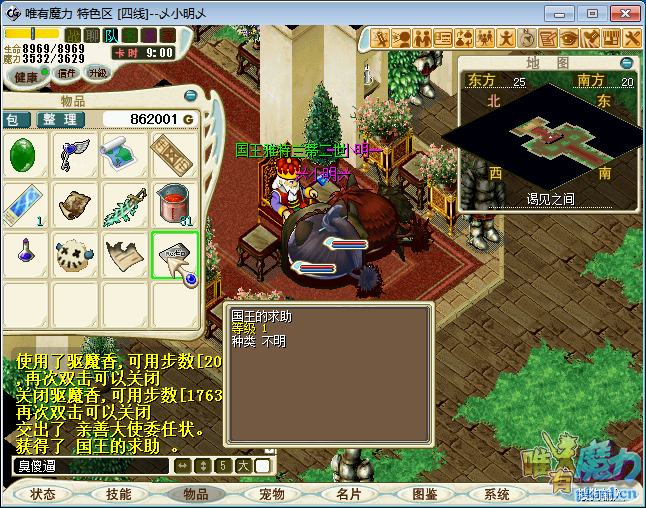The image size is (646, 508).
Task: Open the 状态 status tab
Action: 43,494
